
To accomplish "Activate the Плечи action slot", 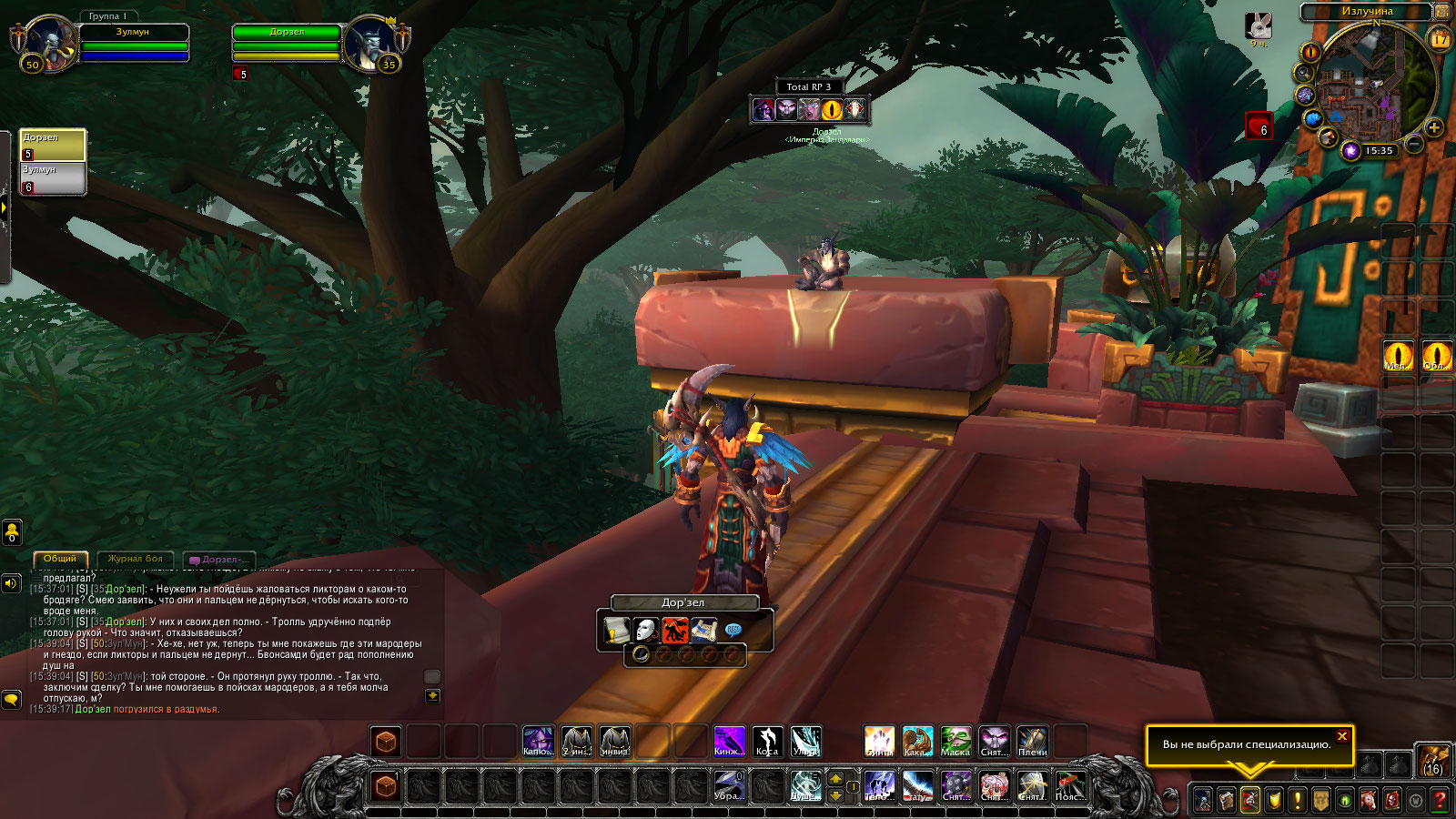I will pos(1032,742).
